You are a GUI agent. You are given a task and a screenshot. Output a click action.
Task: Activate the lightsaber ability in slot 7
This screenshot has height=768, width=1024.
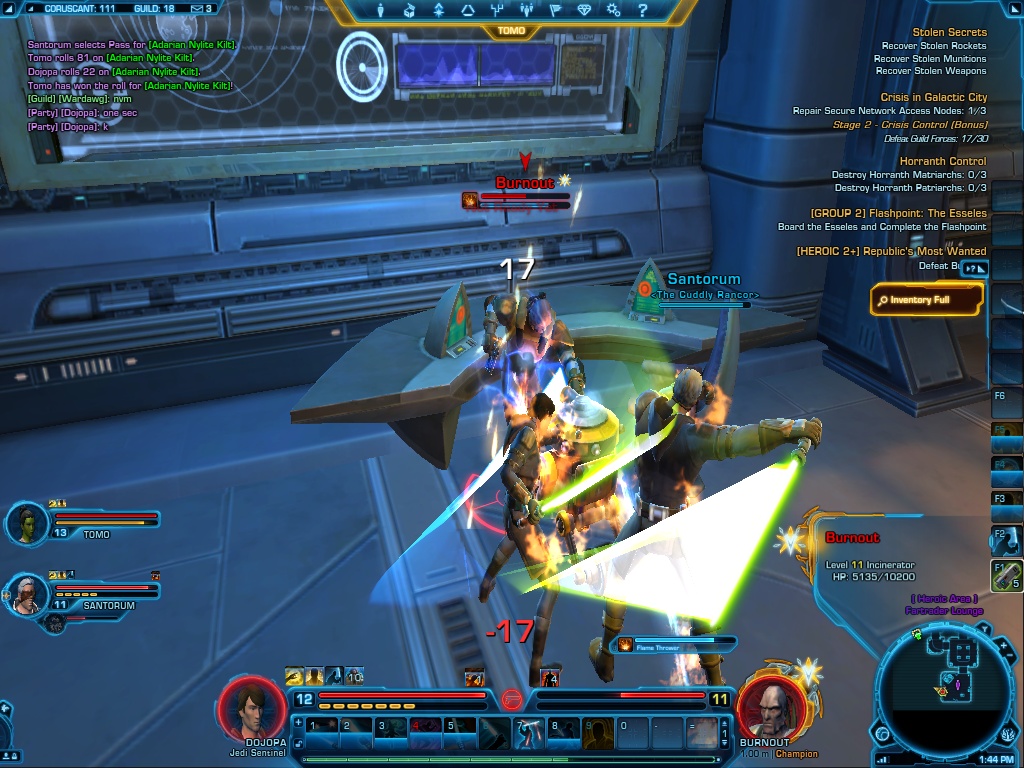click(x=528, y=733)
